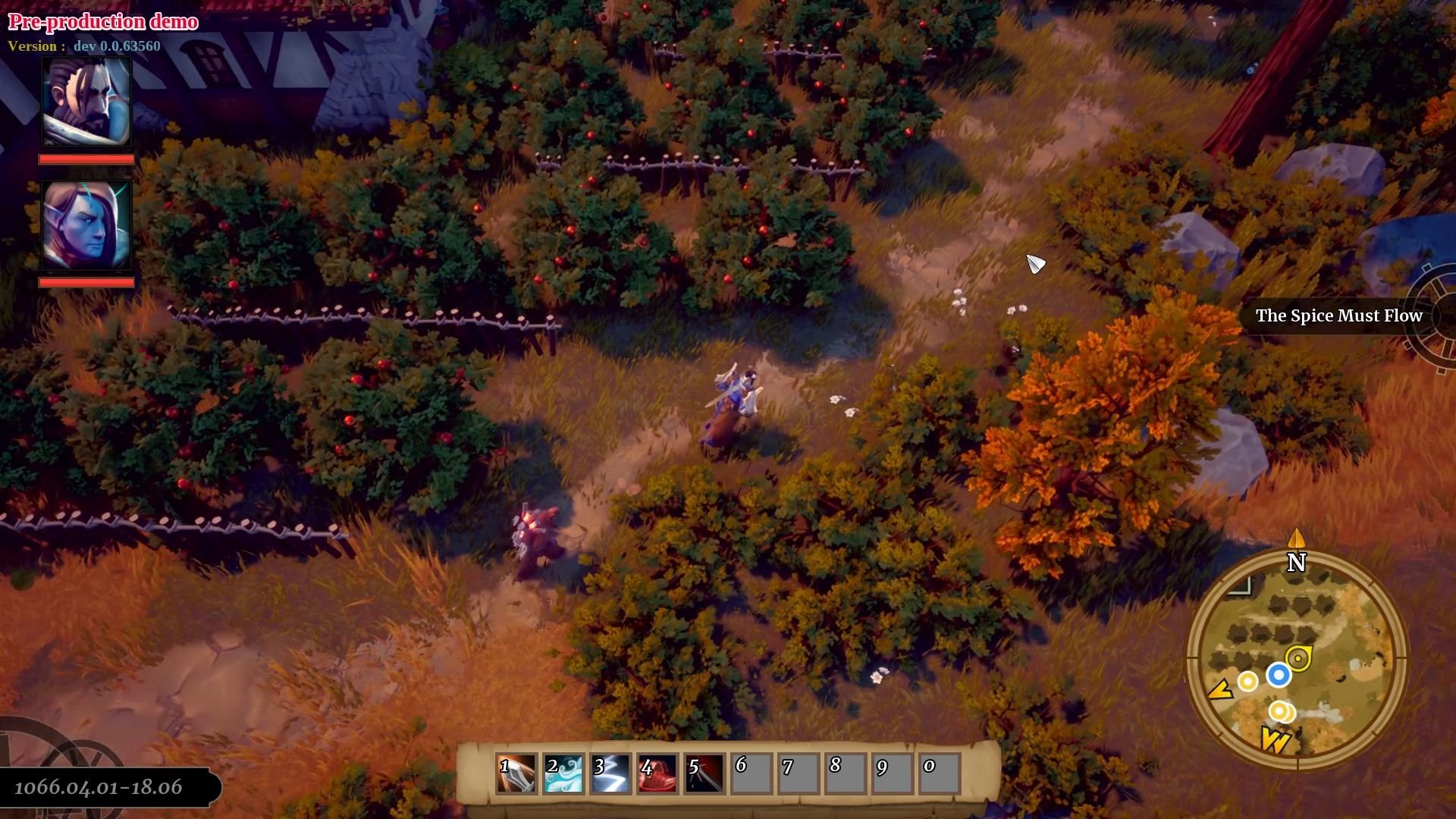The height and width of the screenshot is (819, 1456).
Task: Use the red boots ability in slot 4
Action: [x=658, y=773]
